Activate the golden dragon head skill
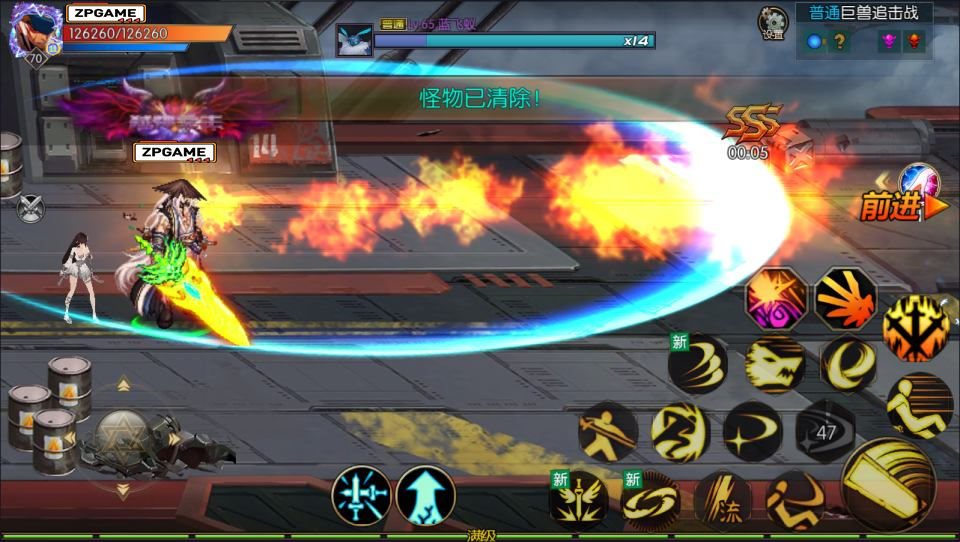960x542 pixels. pyautogui.click(x=775, y=364)
